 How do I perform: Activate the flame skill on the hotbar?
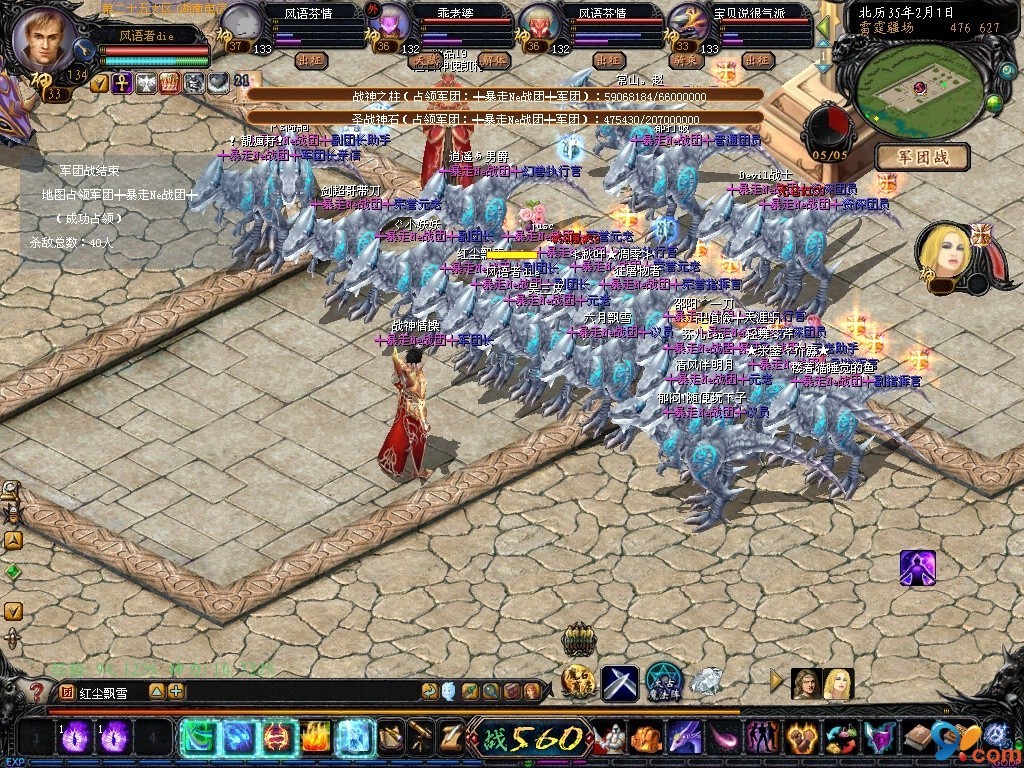coord(317,738)
